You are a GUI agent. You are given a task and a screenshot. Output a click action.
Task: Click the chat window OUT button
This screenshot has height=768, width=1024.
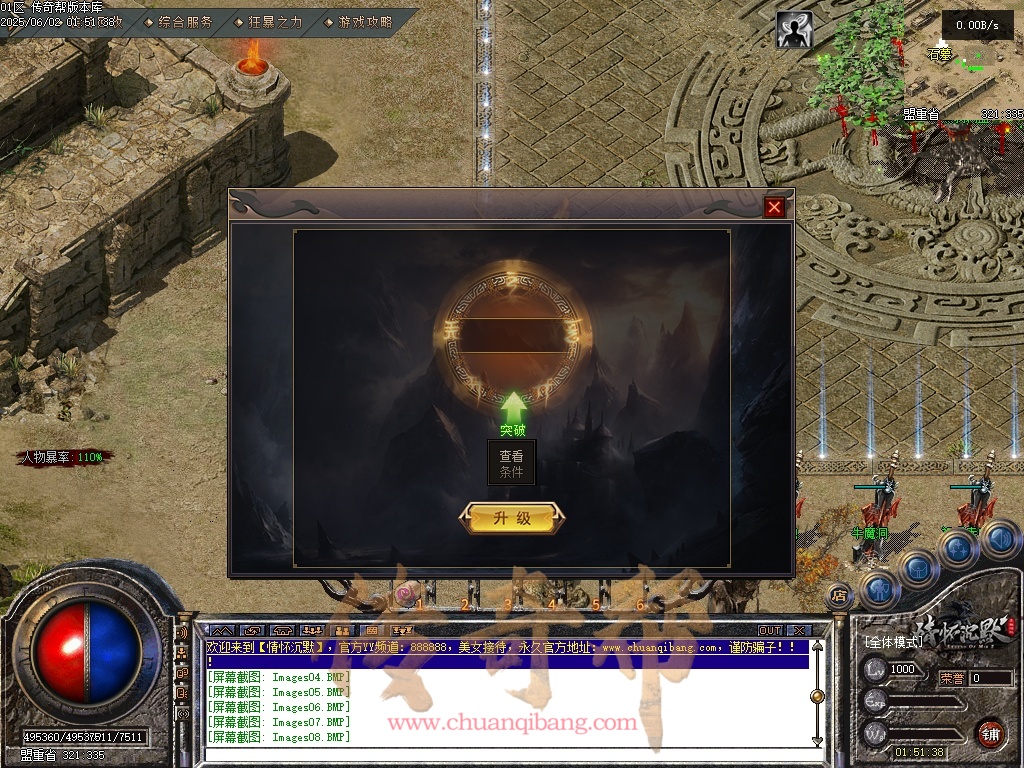[769, 631]
